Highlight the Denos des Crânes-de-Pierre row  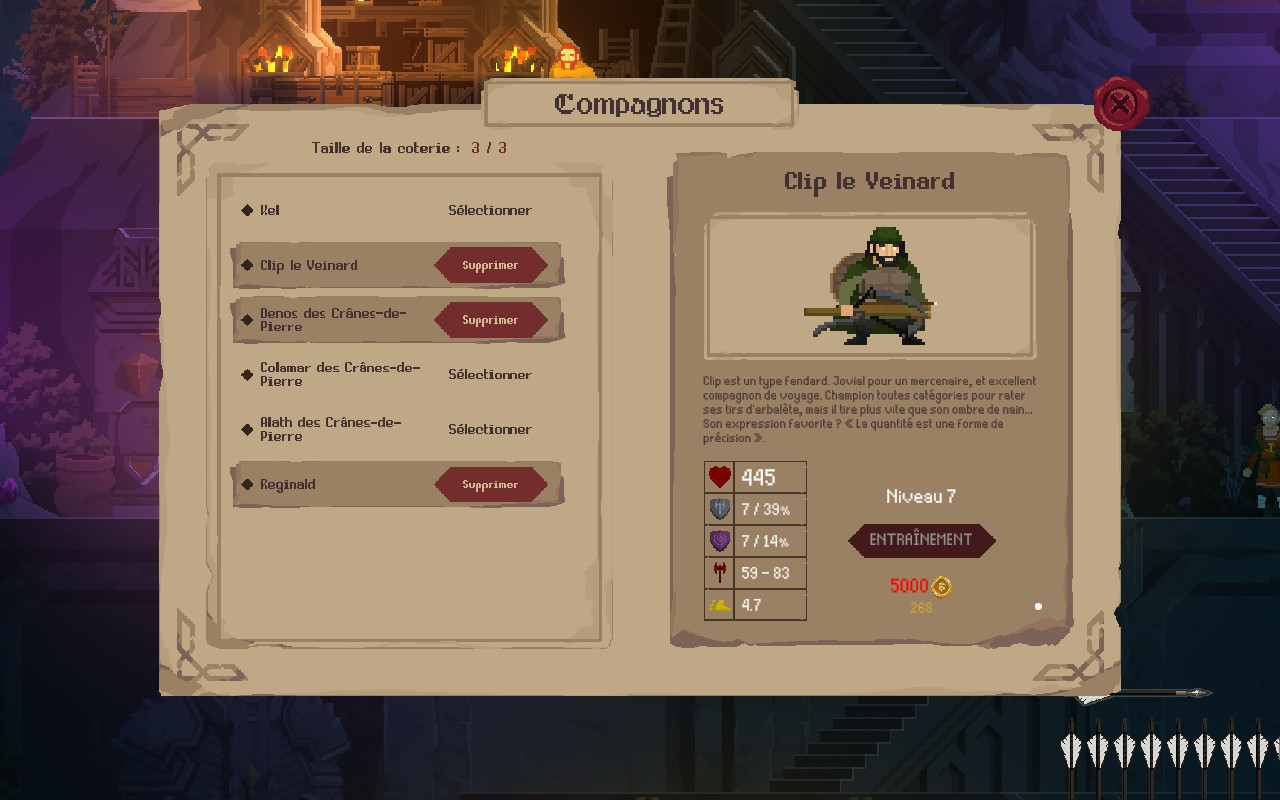[332, 320]
